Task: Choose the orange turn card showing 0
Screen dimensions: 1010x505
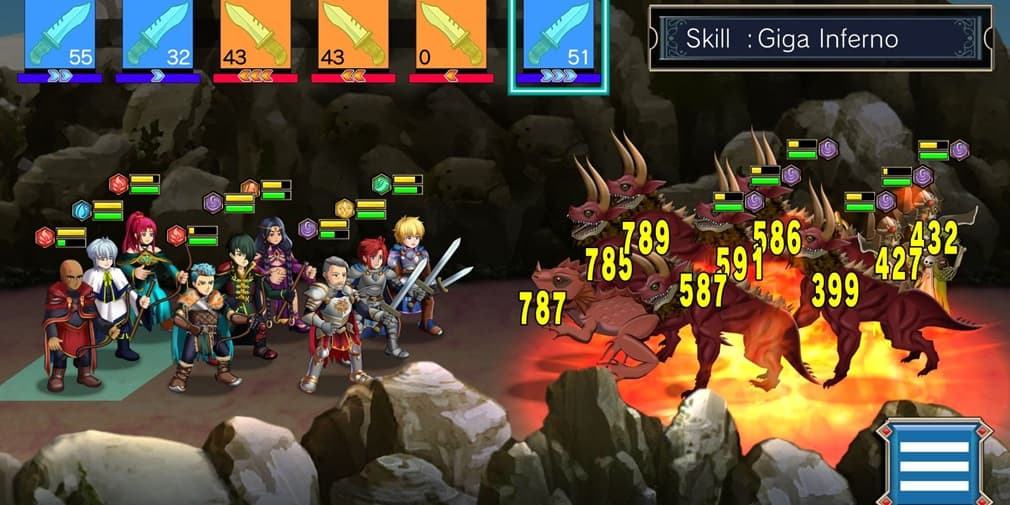Action: [451, 34]
